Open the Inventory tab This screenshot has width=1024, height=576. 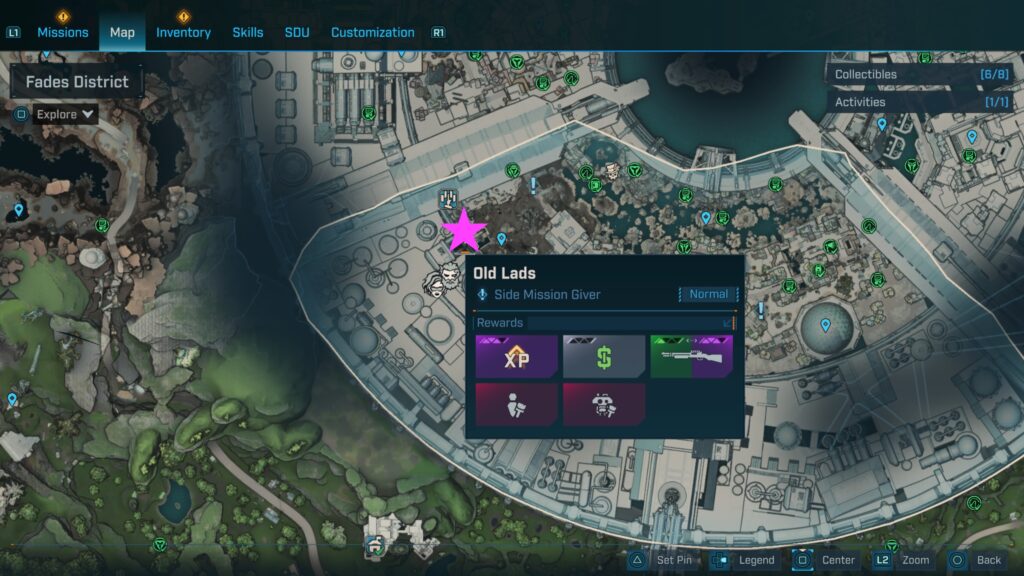click(x=183, y=32)
